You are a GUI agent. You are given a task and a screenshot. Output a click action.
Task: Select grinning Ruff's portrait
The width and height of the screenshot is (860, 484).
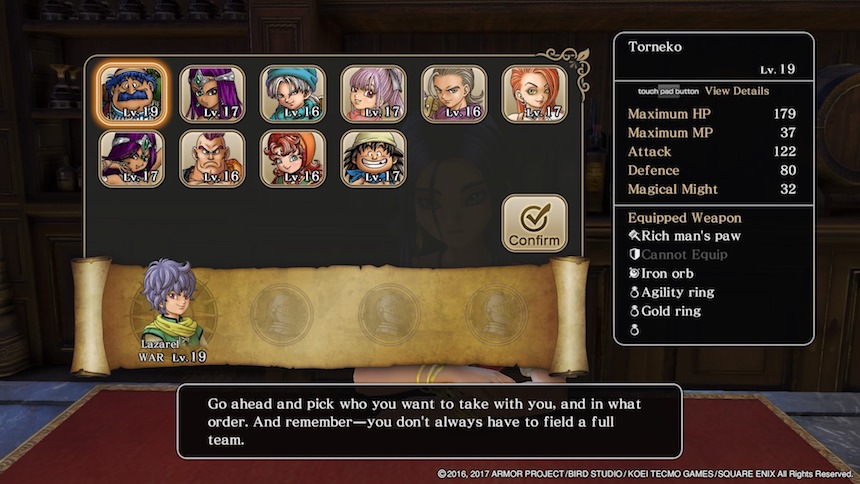pos(373,158)
